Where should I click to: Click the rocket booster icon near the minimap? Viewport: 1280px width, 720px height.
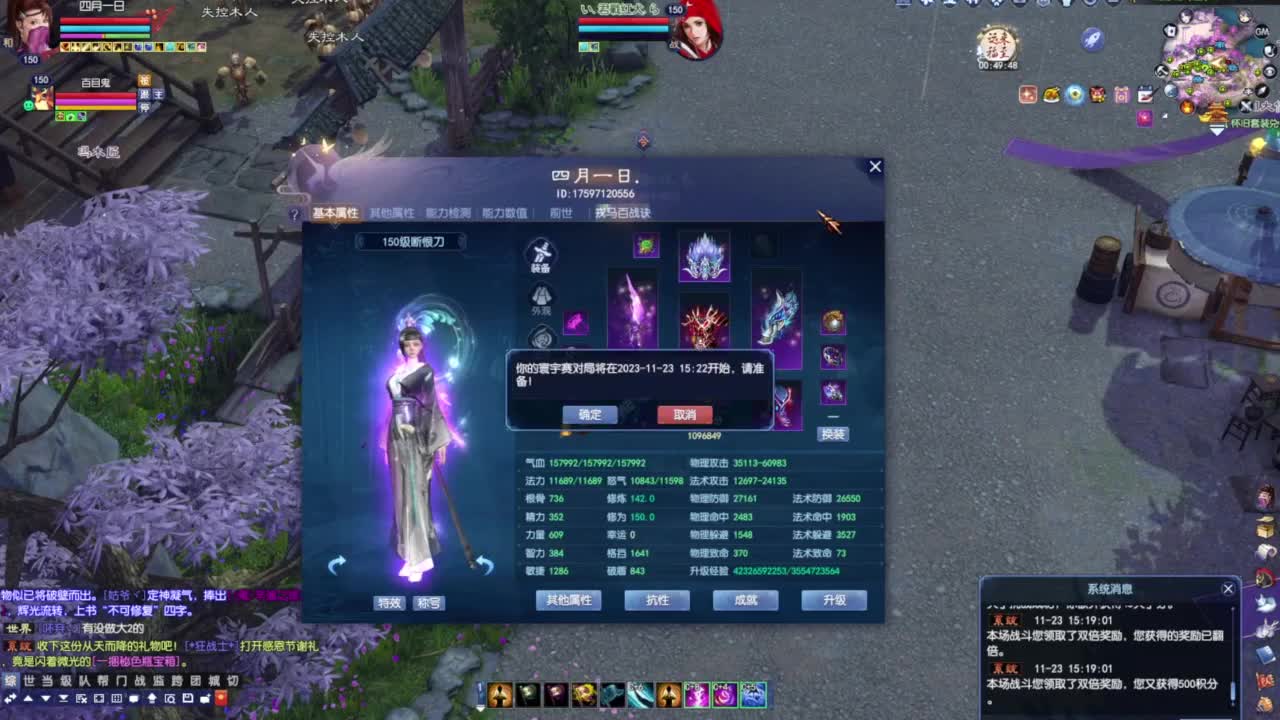(1091, 40)
